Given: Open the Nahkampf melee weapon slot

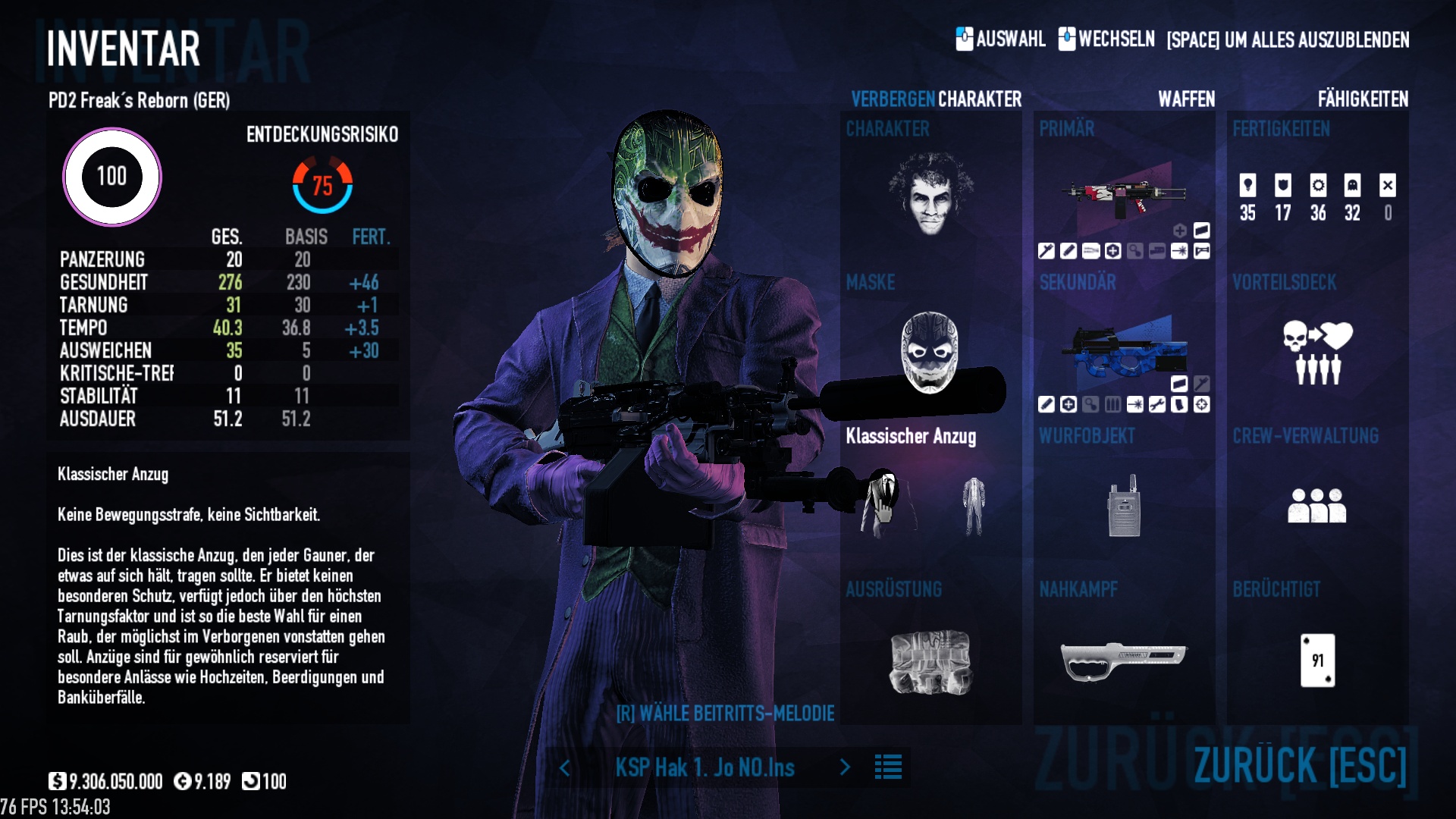Looking at the screenshot, I should [x=1124, y=661].
